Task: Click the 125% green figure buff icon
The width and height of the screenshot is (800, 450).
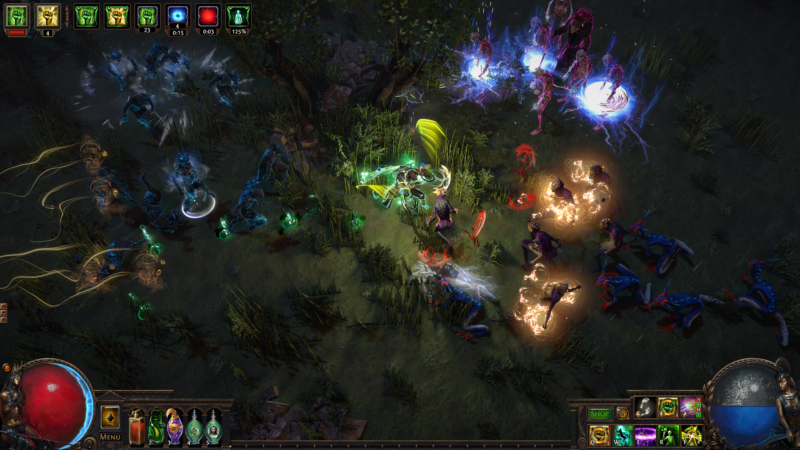Action: (238, 15)
